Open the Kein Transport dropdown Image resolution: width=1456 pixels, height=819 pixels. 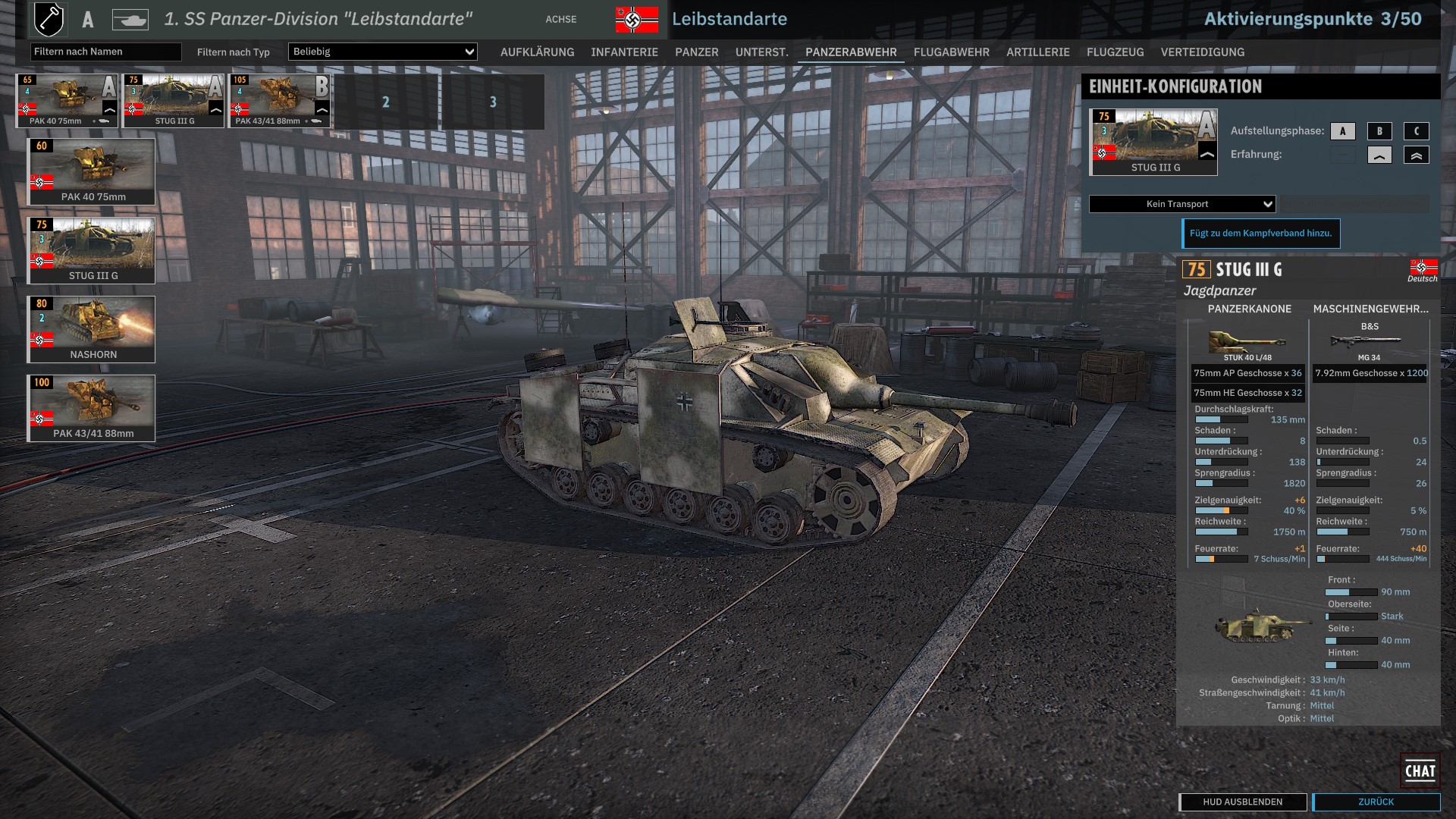1182,204
